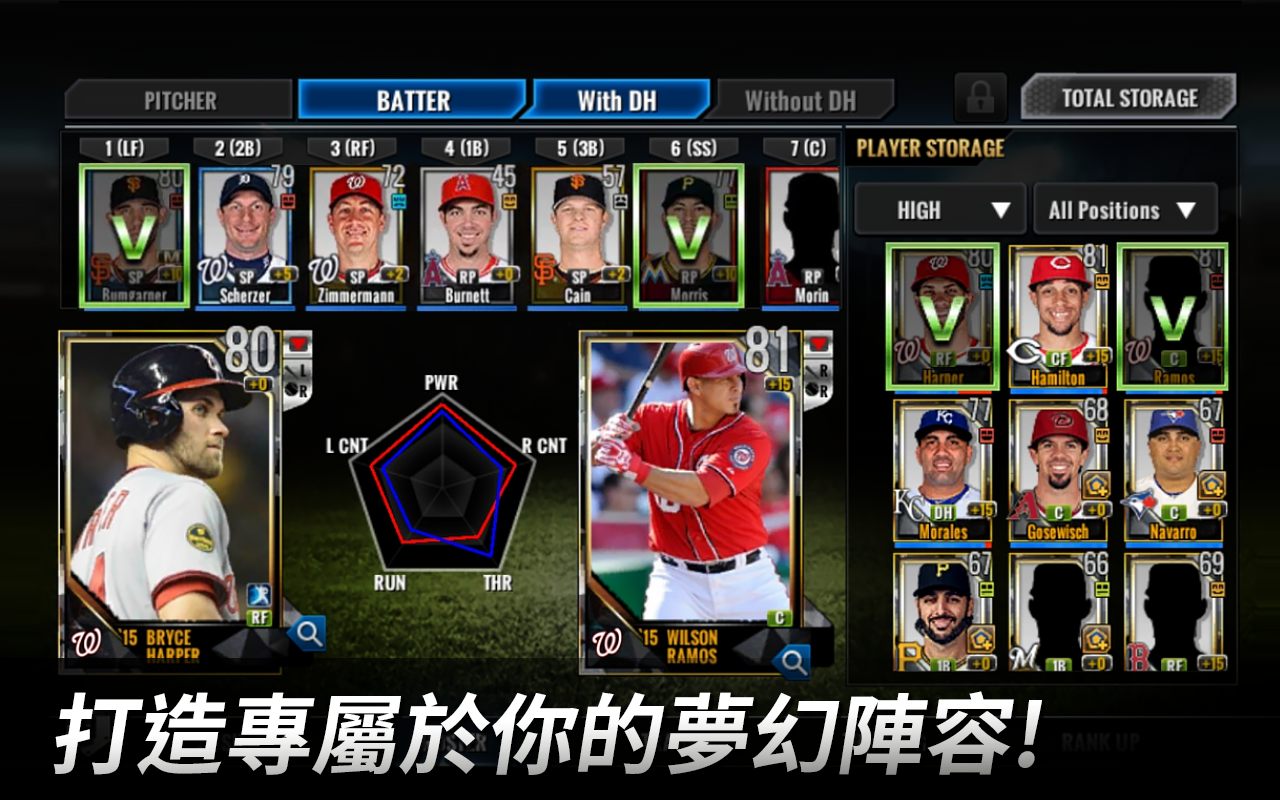Image resolution: width=1280 pixels, height=800 pixels.
Task: Open the All Positions filter dropdown
Action: pos(1124,209)
